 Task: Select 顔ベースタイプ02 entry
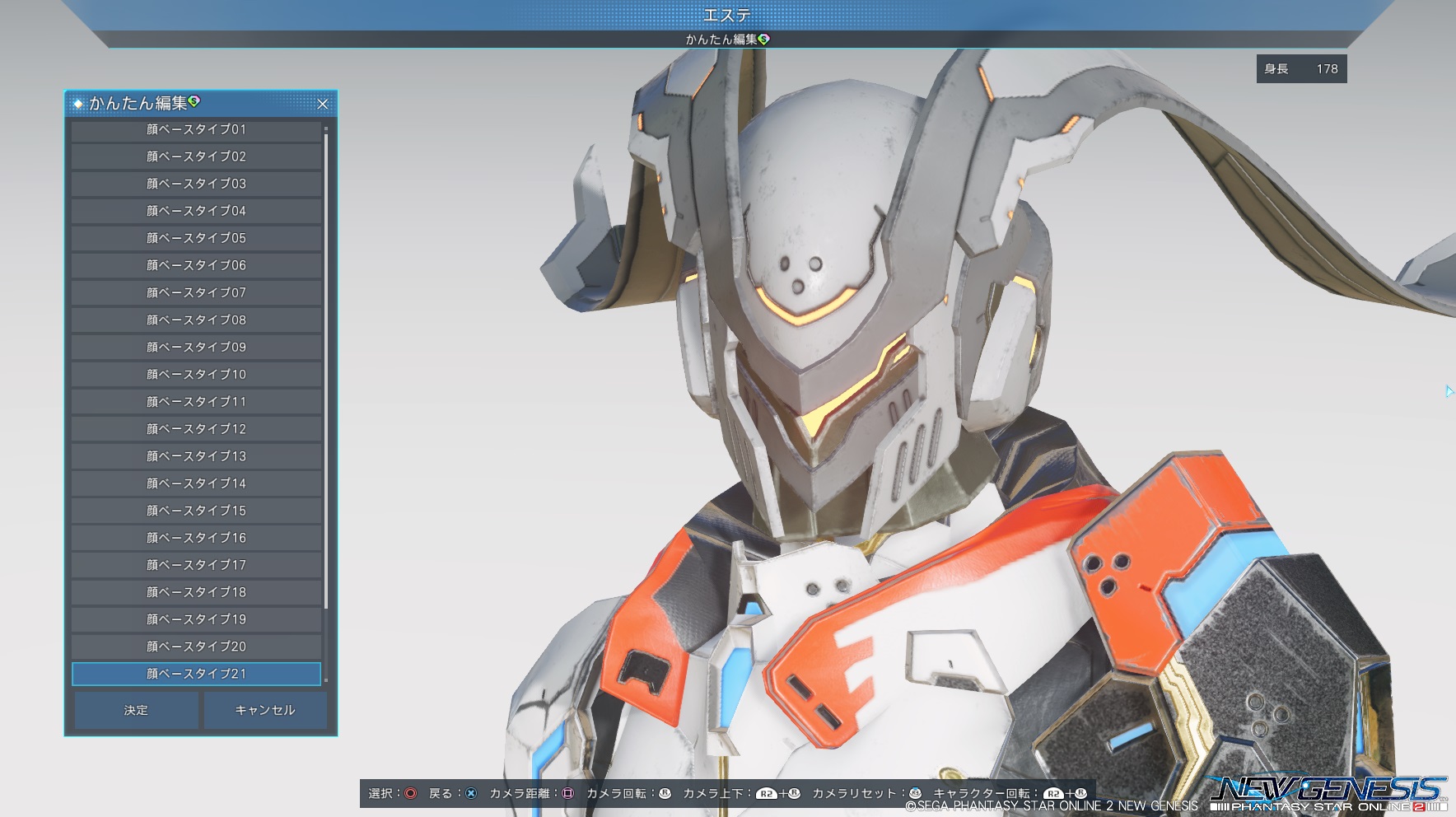196,156
